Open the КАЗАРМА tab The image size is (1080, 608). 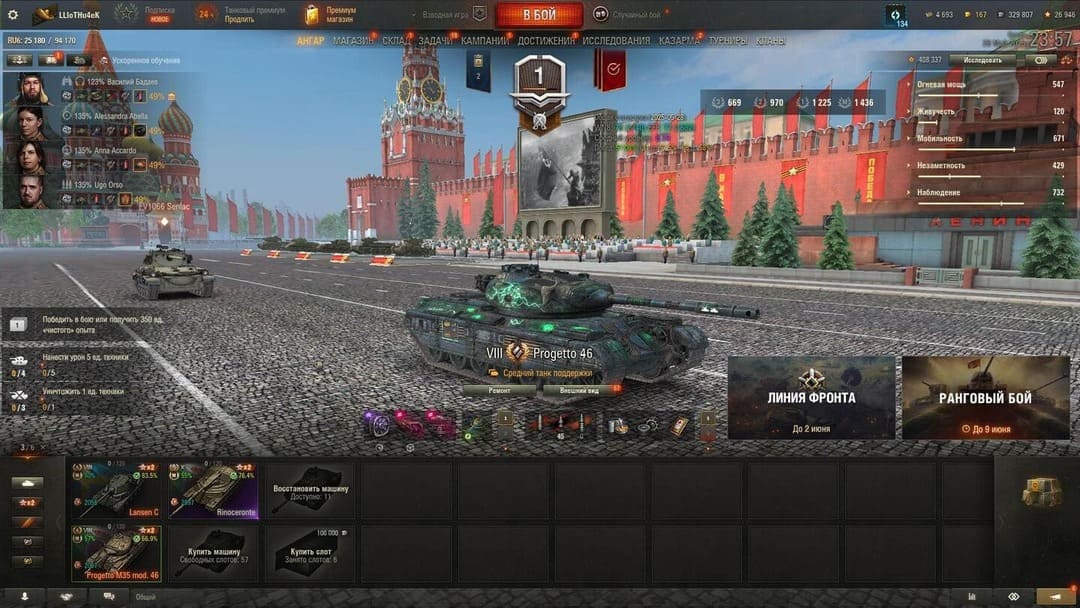point(679,41)
